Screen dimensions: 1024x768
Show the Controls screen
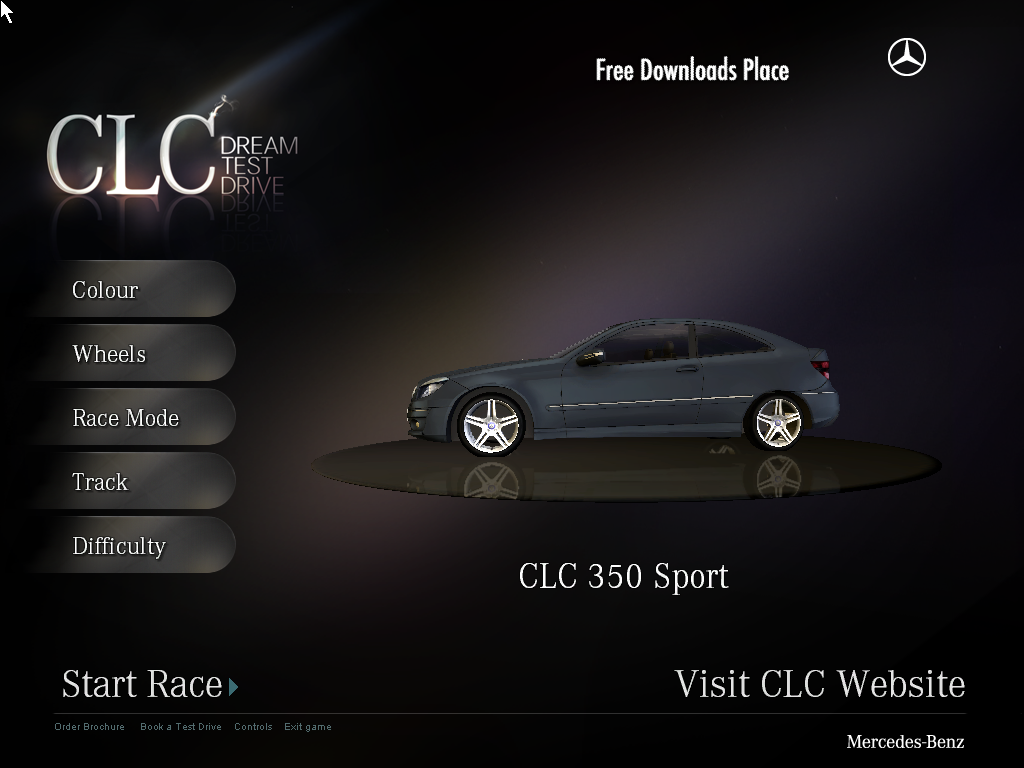coord(253,727)
